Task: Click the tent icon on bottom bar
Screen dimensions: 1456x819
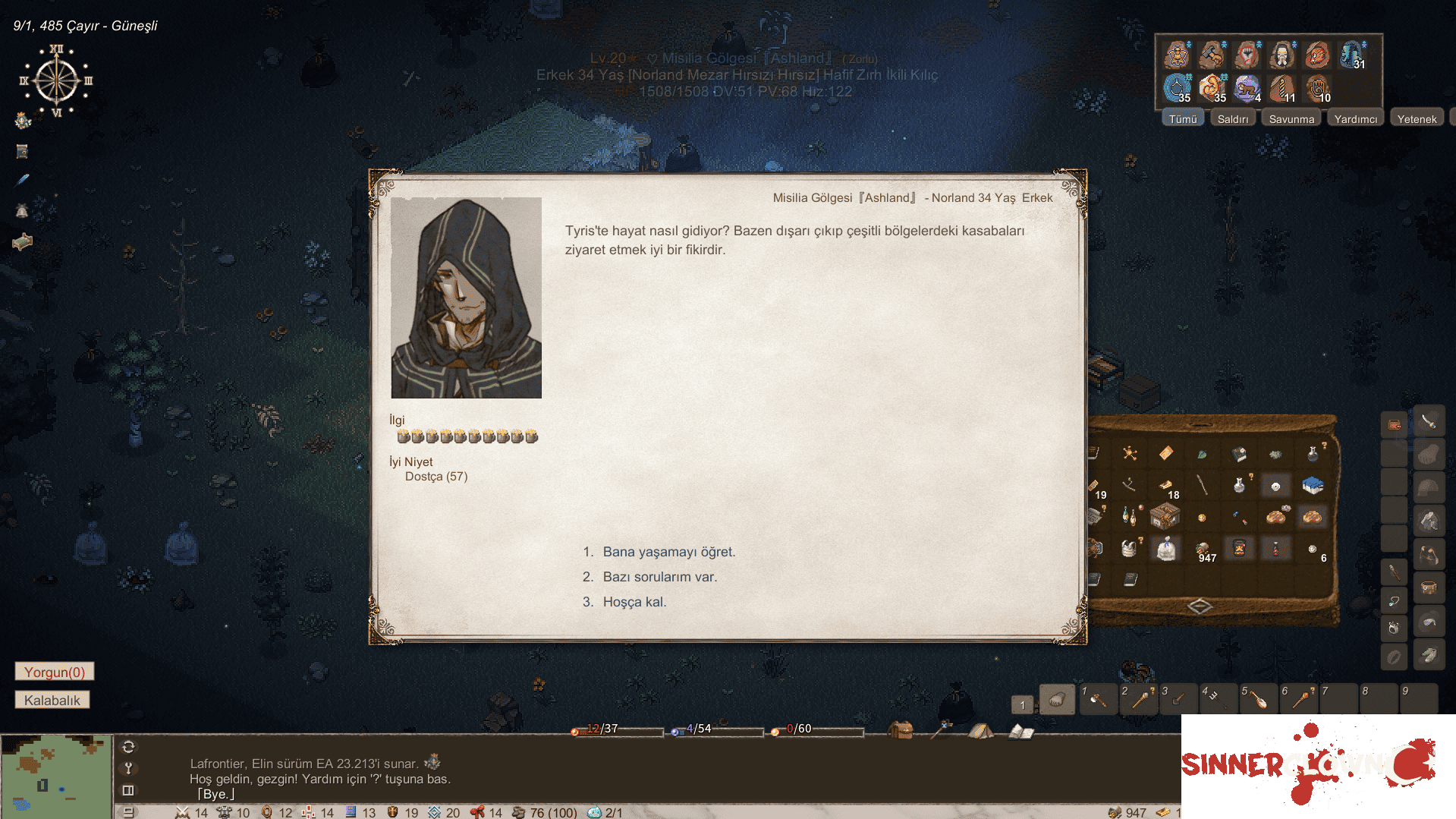Action: tap(980, 731)
